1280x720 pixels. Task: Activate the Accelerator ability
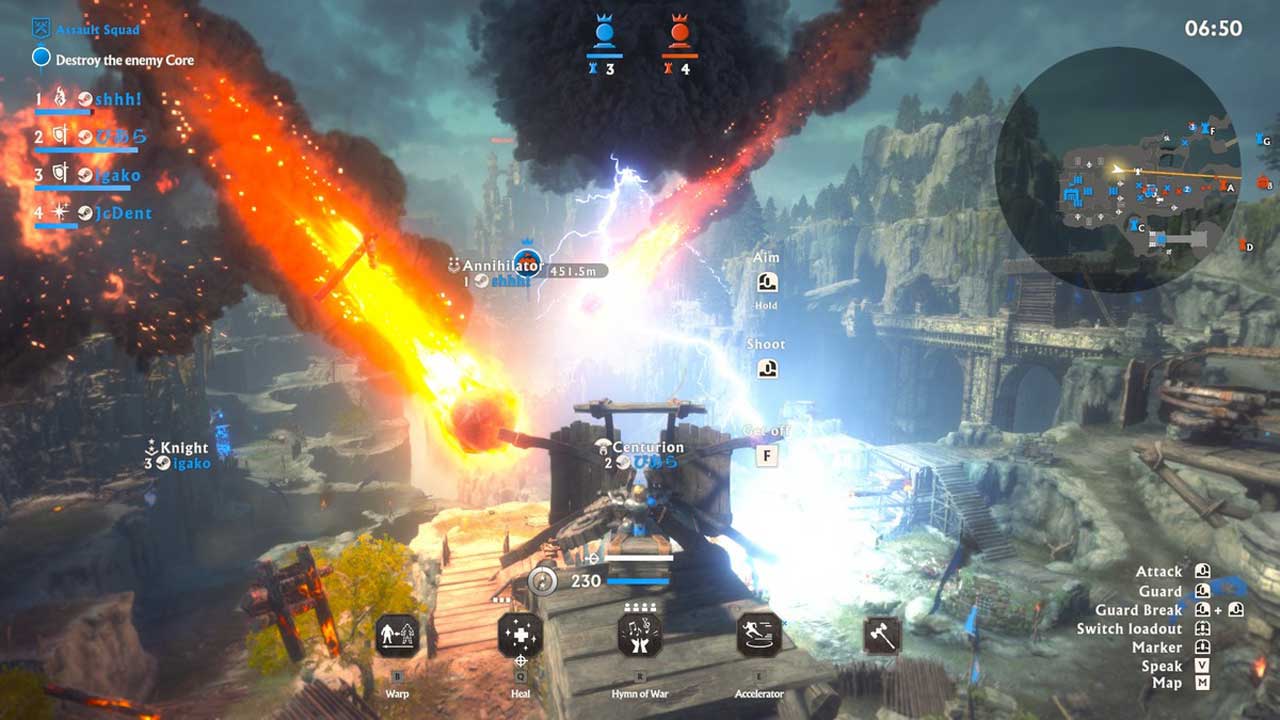click(760, 635)
